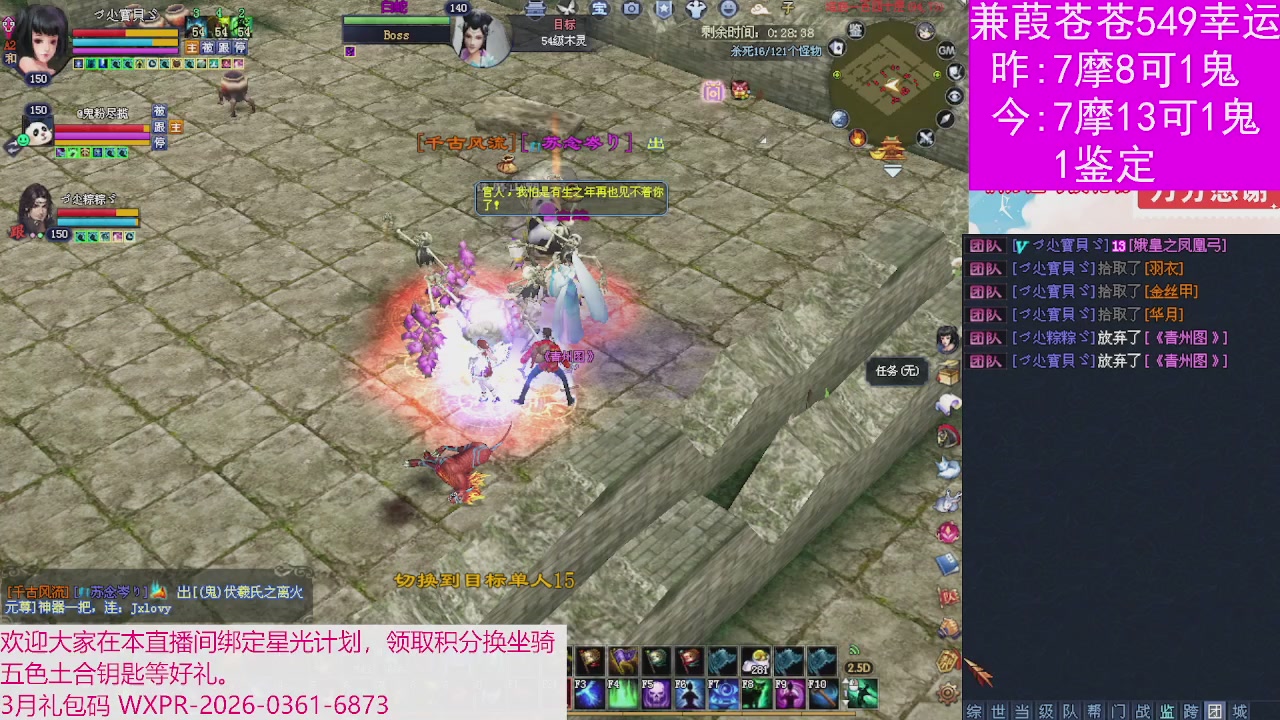
Task: Open the treasure (宝) icon in the top bar
Action: (x=601, y=11)
